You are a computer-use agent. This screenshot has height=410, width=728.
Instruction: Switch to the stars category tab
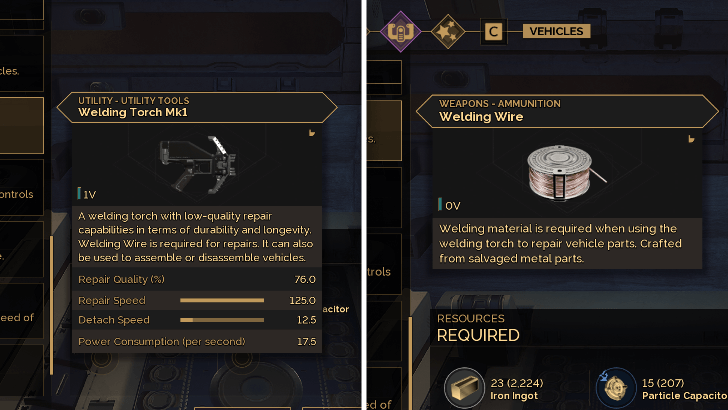(446, 32)
